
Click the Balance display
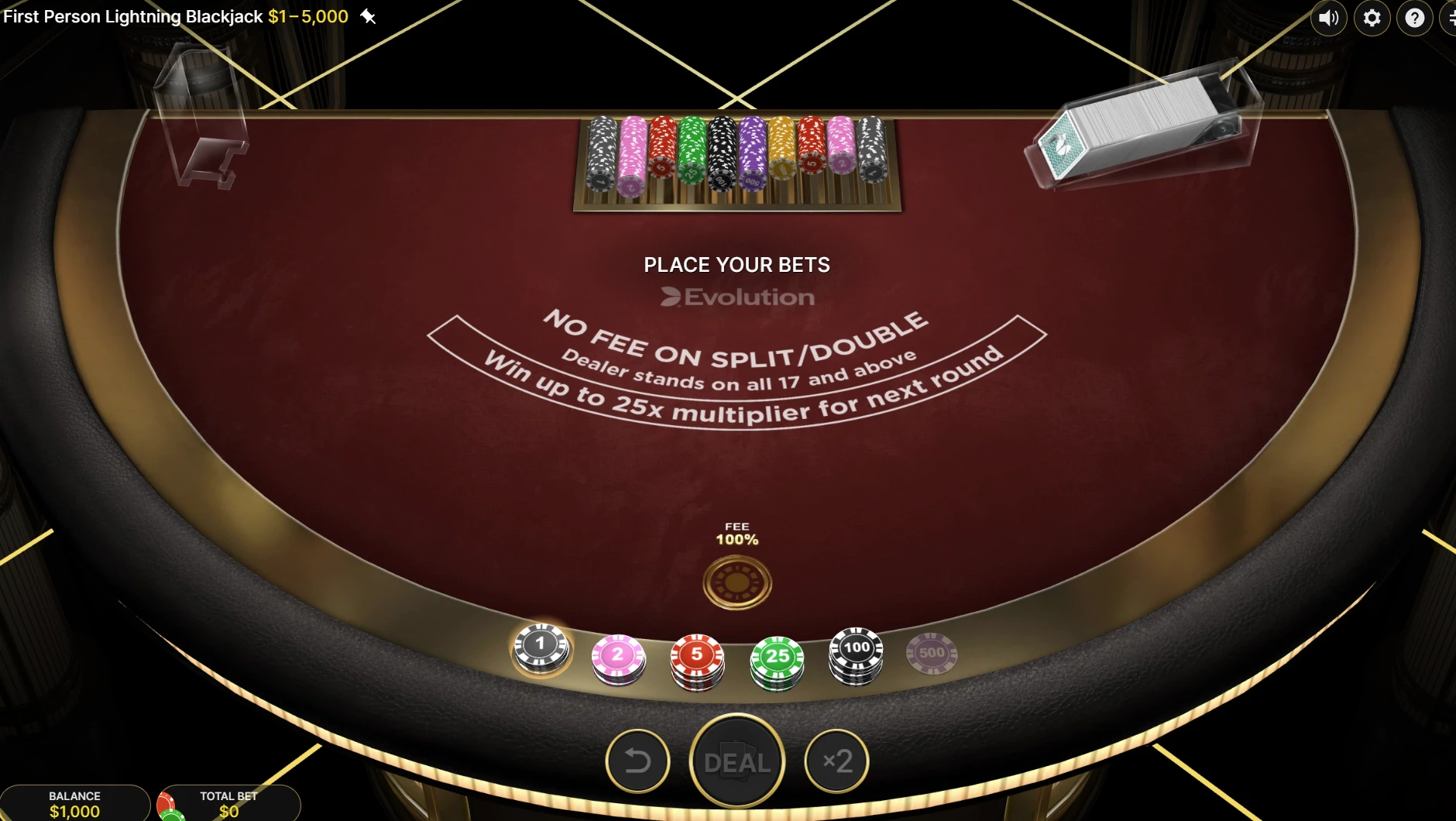click(74, 804)
